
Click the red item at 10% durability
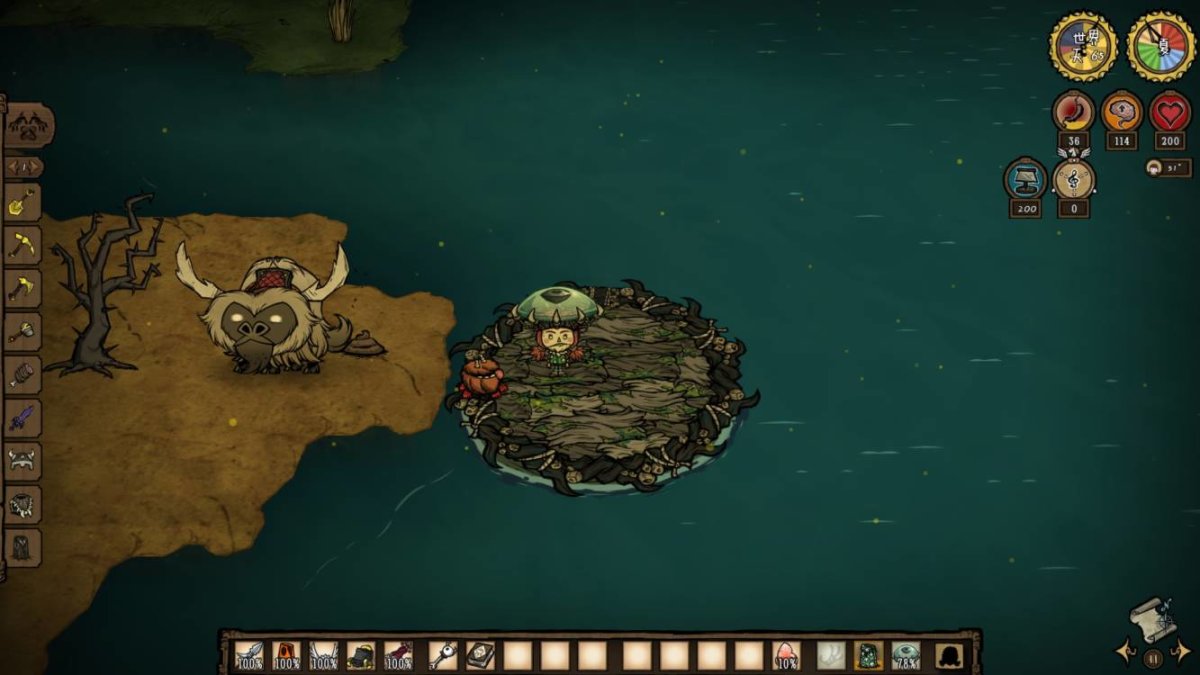click(x=786, y=655)
